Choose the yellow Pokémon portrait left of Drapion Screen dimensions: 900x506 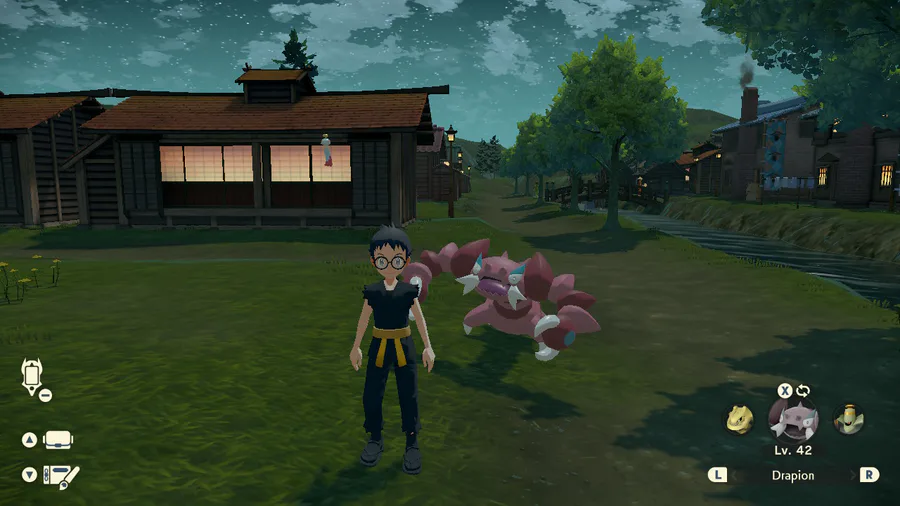tap(738, 419)
